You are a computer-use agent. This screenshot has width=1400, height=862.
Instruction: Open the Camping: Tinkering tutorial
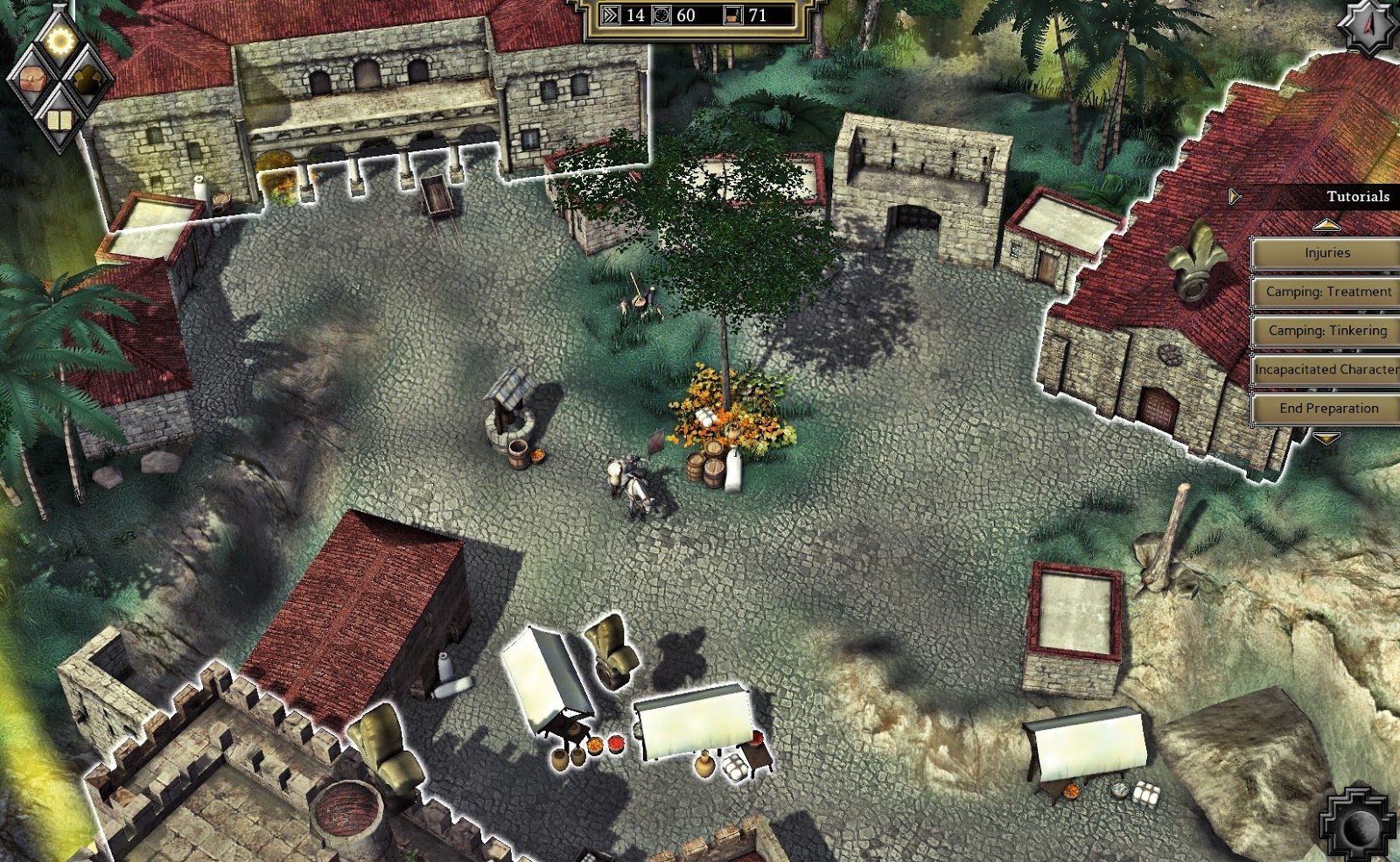click(1326, 331)
